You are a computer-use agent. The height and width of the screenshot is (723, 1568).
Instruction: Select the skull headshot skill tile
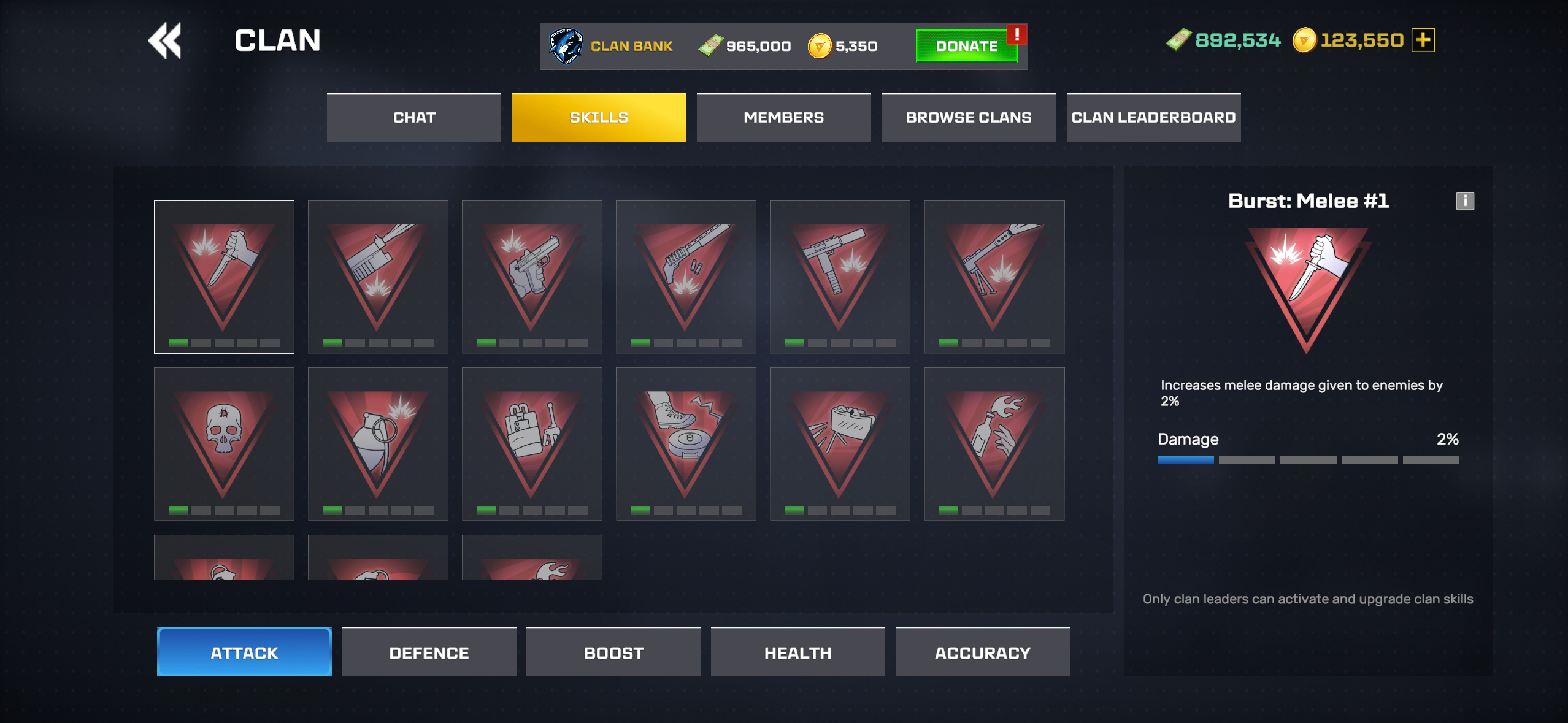pos(224,444)
